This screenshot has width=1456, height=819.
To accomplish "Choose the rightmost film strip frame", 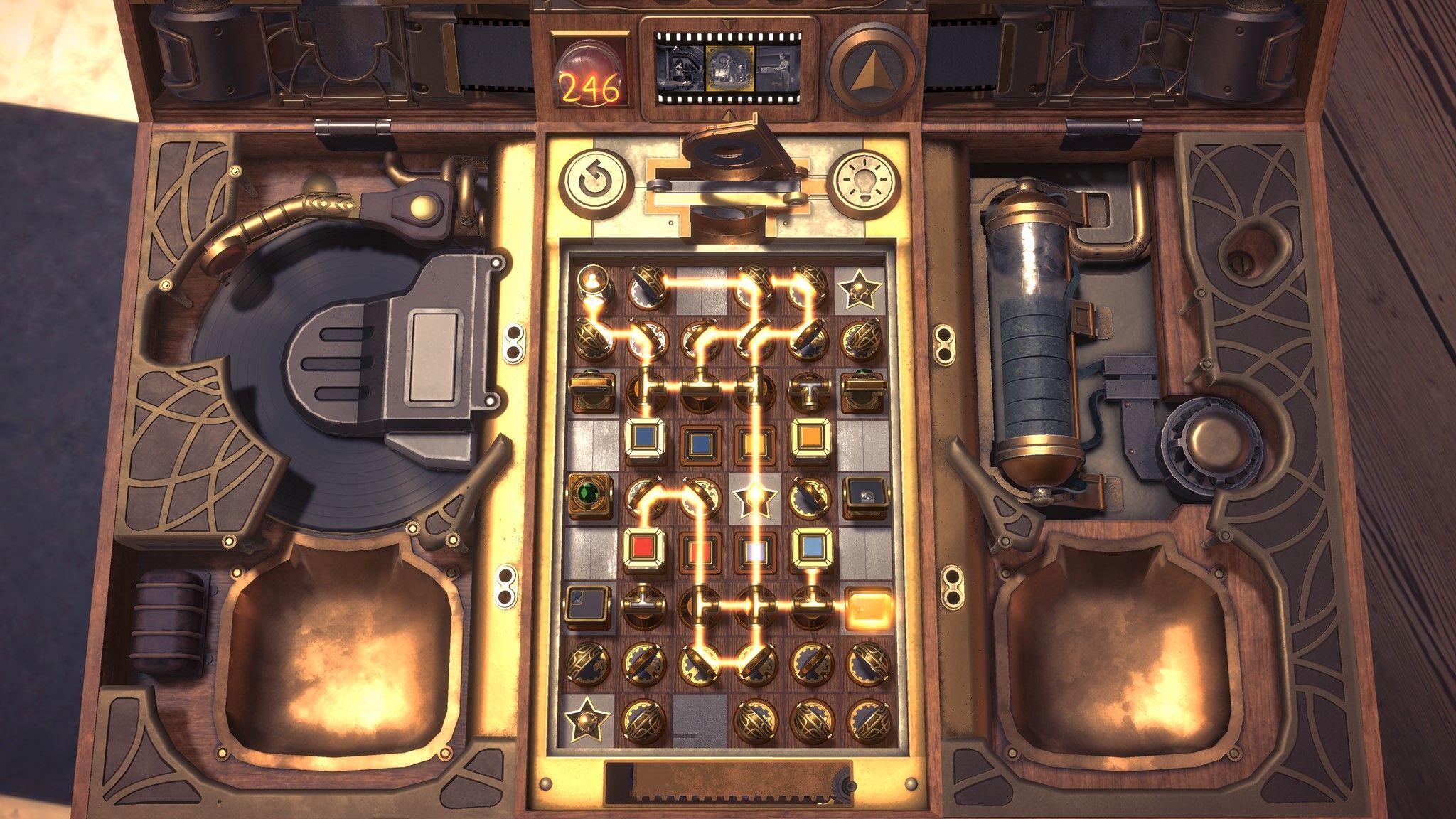I will (x=780, y=69).
